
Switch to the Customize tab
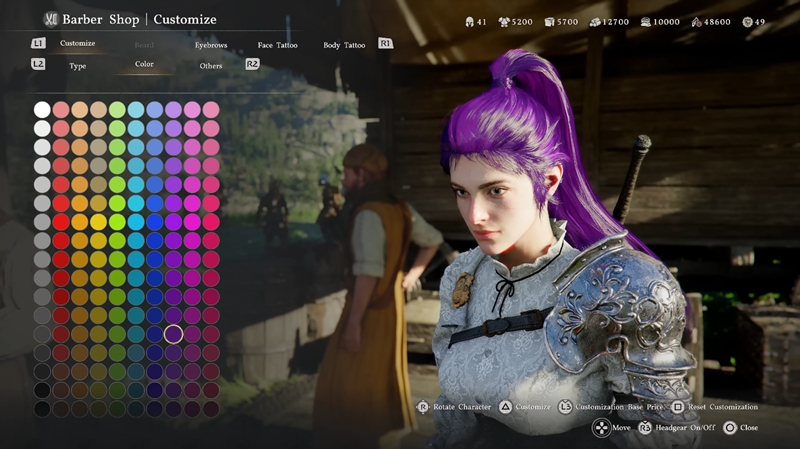click(x=77, y=44)
